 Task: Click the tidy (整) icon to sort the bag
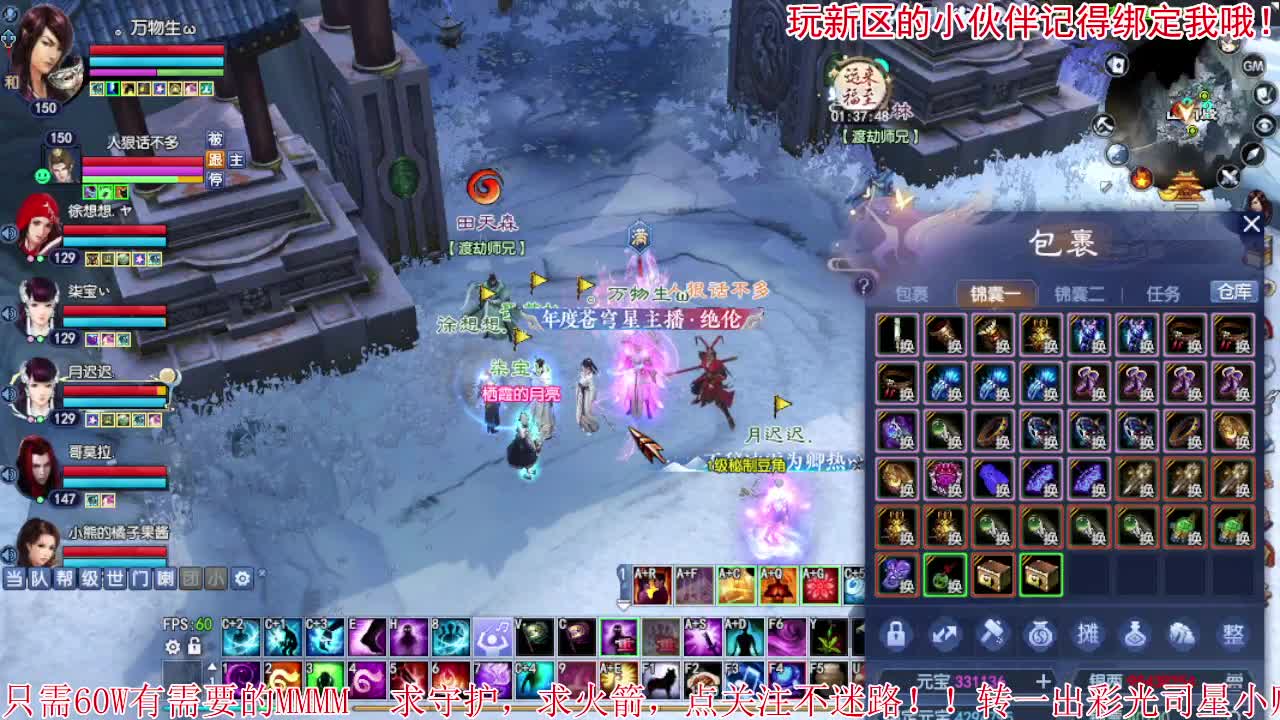pos(1232,635)
